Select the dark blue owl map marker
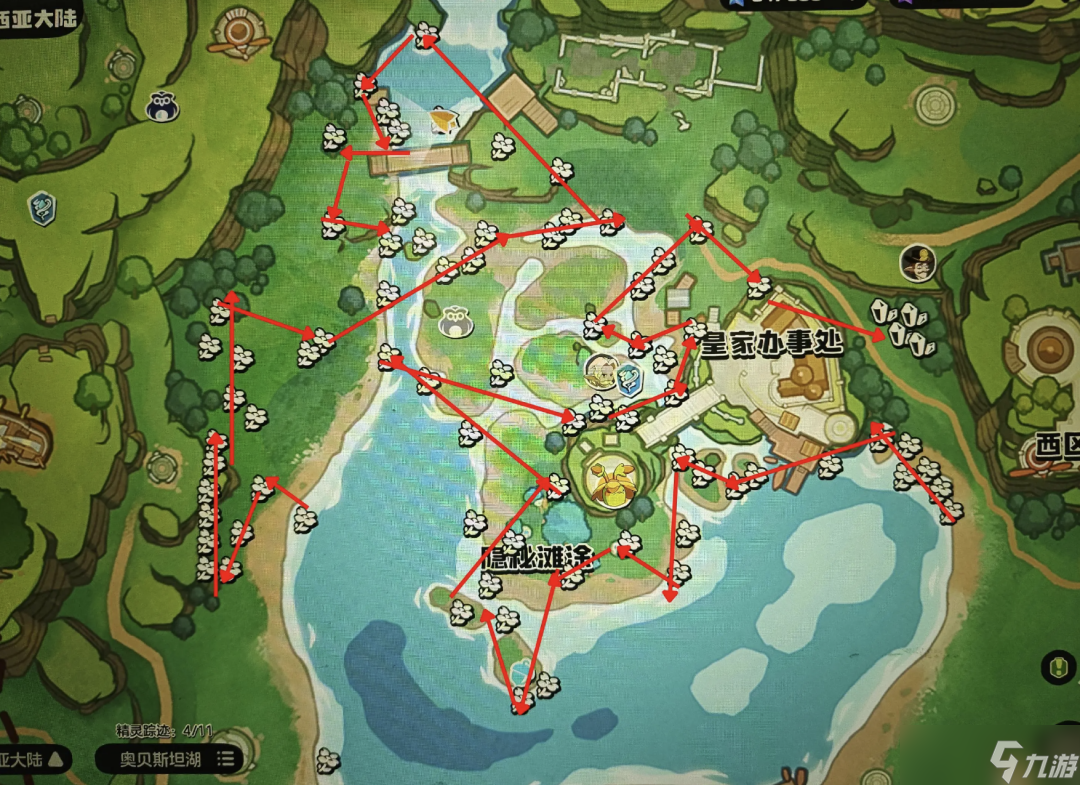1080x785 pixels. click(162, 107)
